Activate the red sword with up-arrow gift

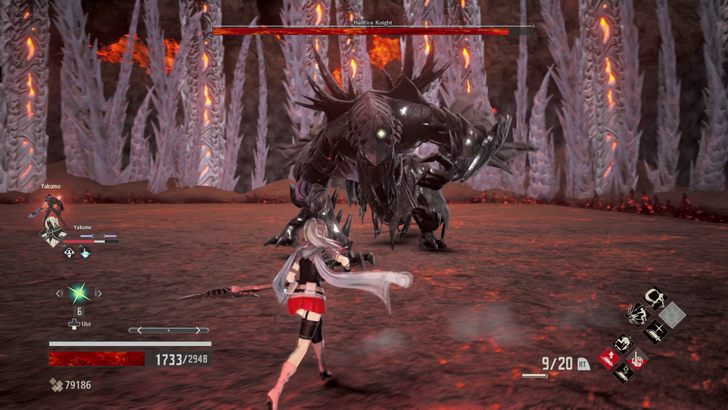coord(608,359)
